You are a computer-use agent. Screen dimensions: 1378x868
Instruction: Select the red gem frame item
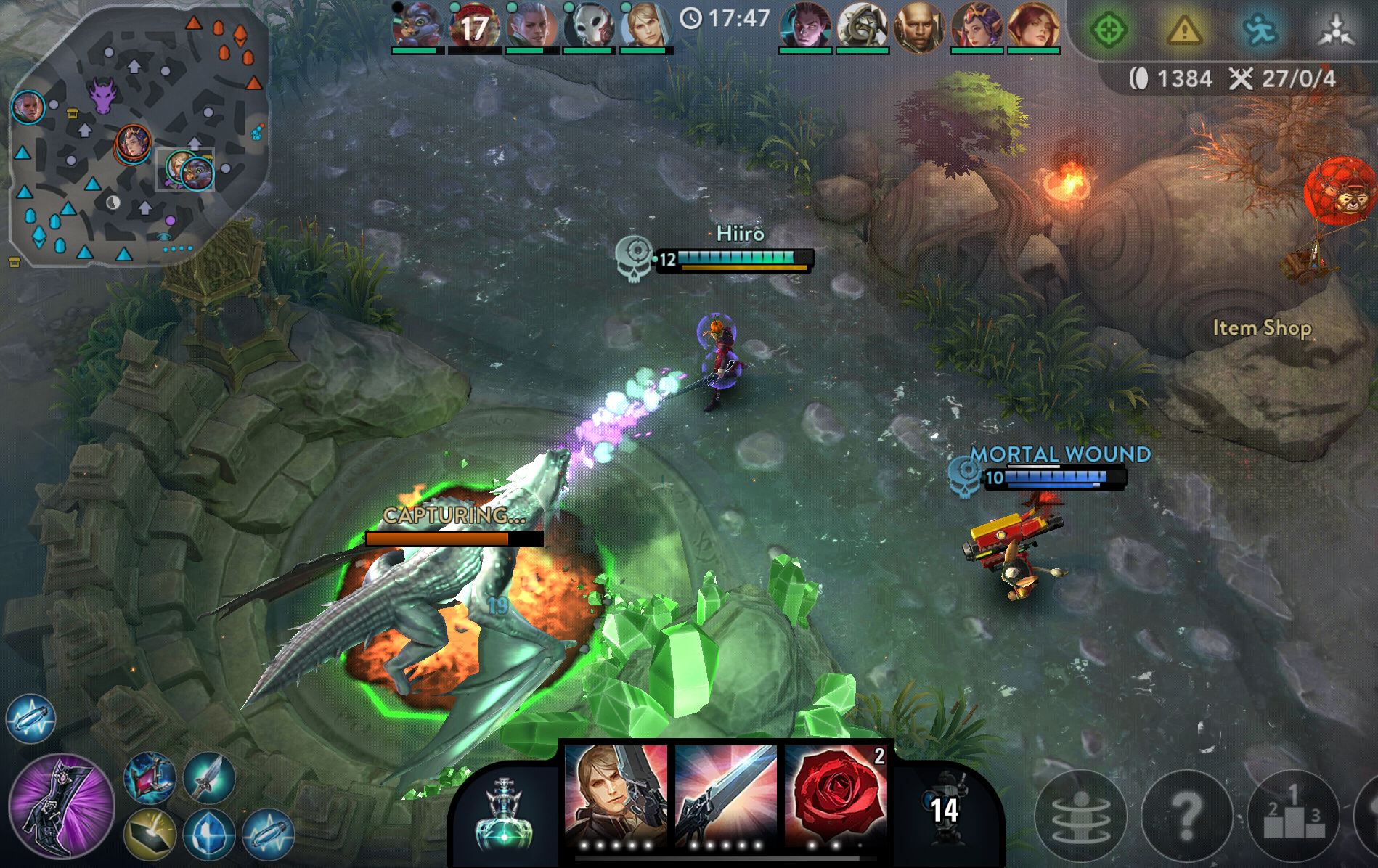(150, 777)
